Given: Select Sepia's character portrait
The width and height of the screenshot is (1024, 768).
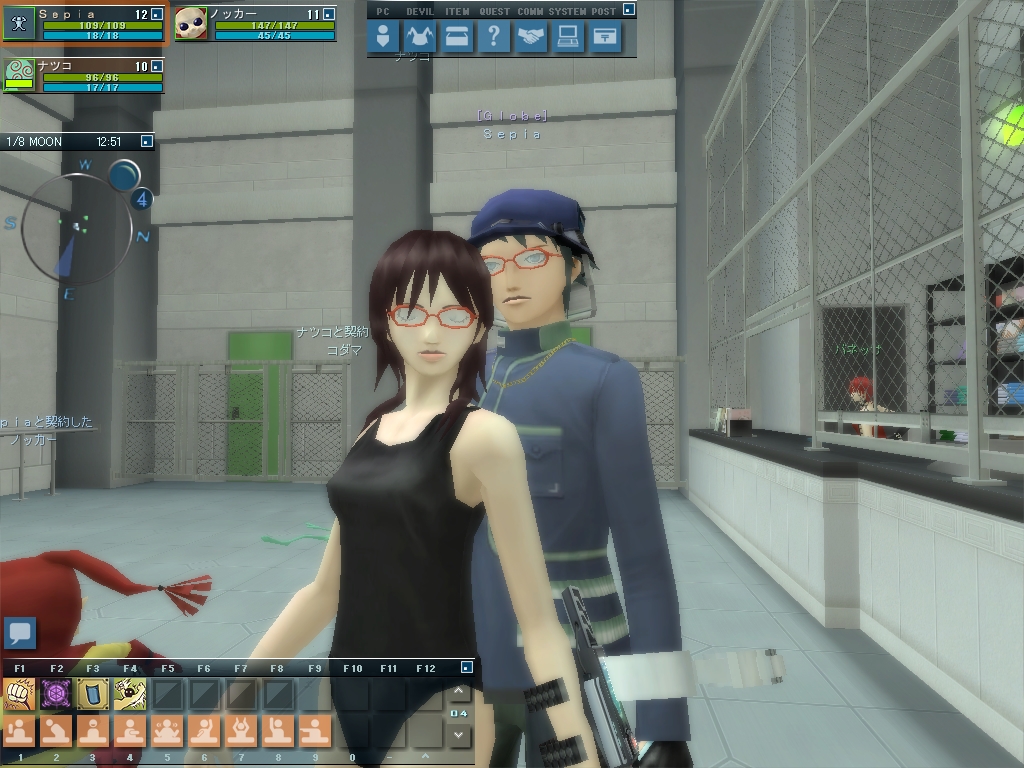Looking at the screenshot, I should click(20, 24).
